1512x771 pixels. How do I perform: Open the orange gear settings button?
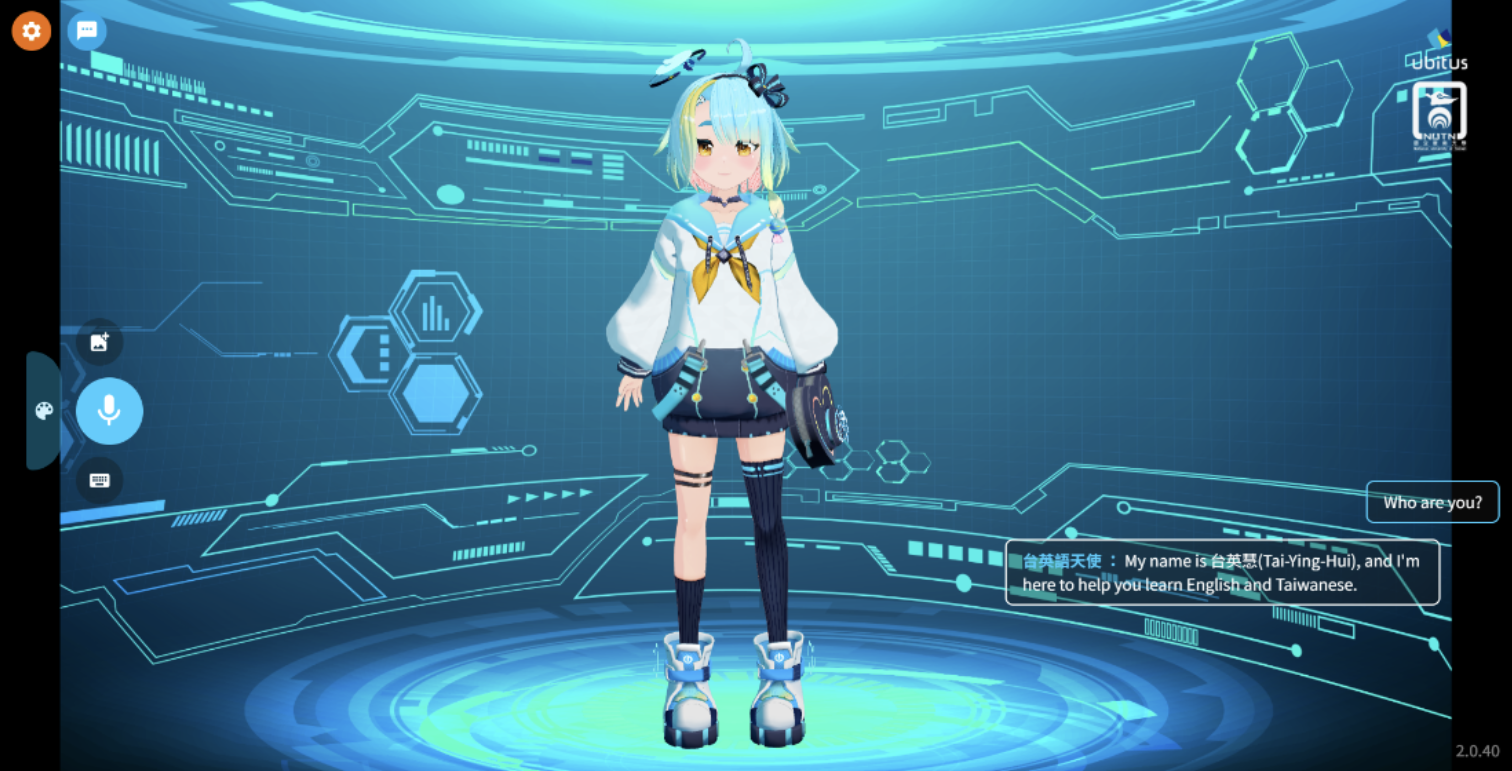[x=31, y=31]
